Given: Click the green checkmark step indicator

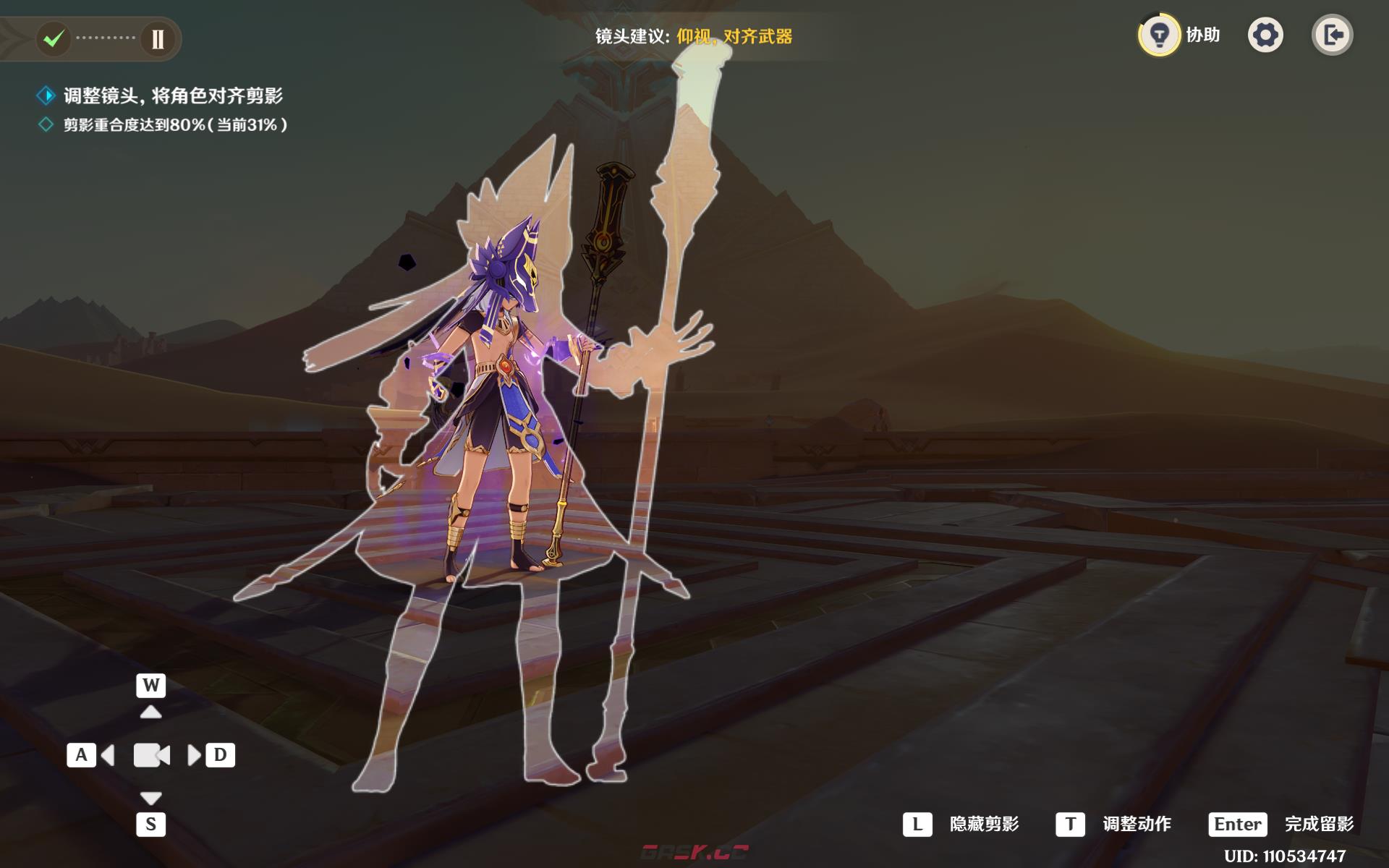Looking at the screenshot, I should coord(54,38).
